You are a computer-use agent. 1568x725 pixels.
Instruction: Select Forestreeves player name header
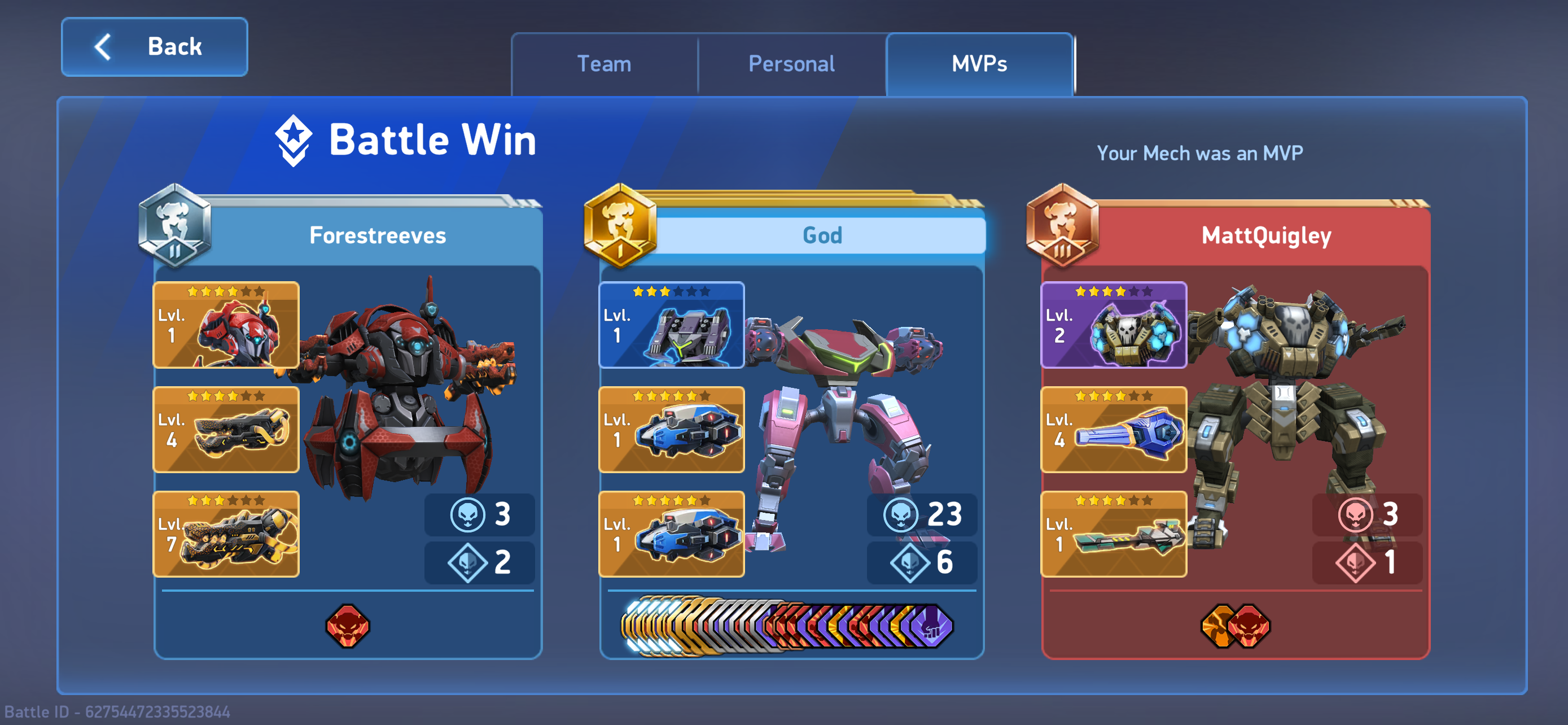[378, 235]
